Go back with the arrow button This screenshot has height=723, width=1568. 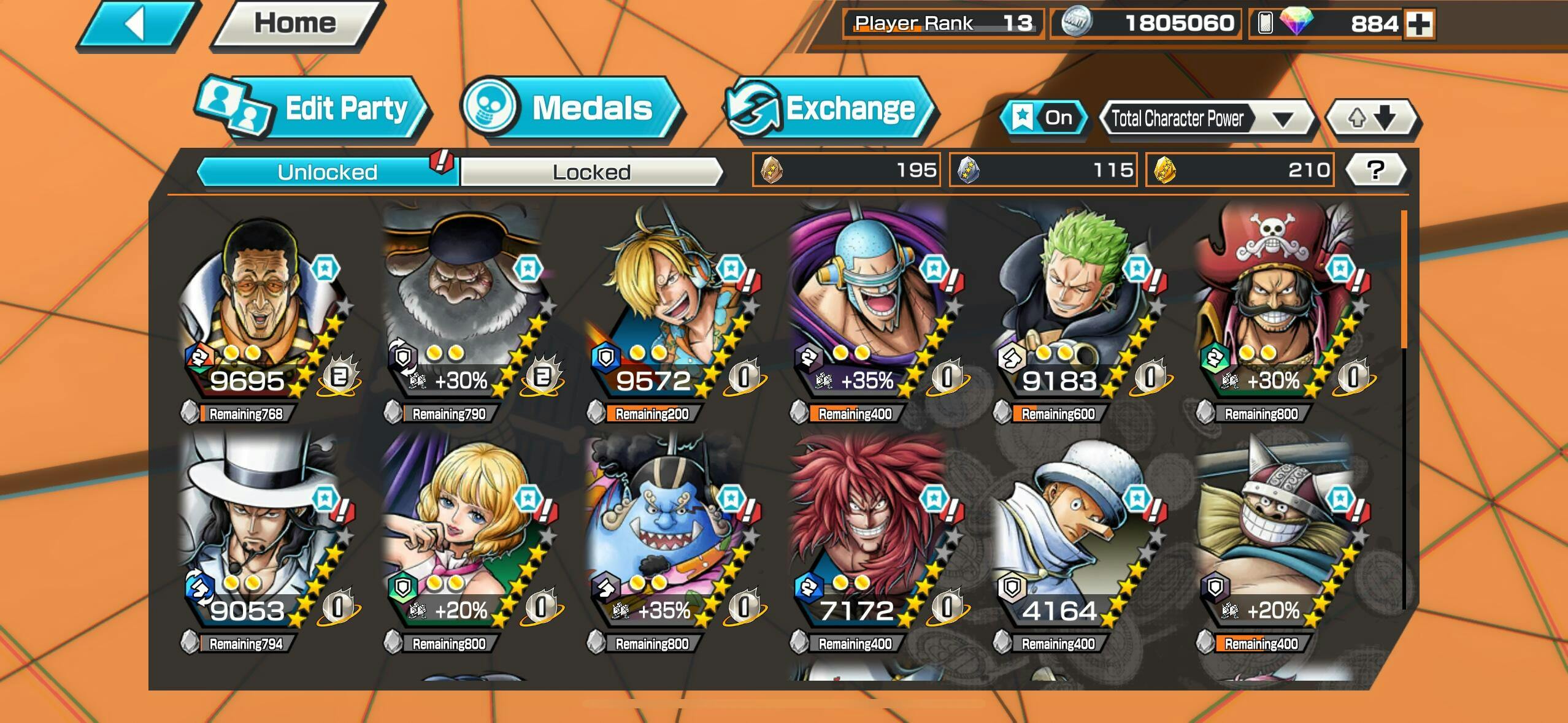point(136,25)
